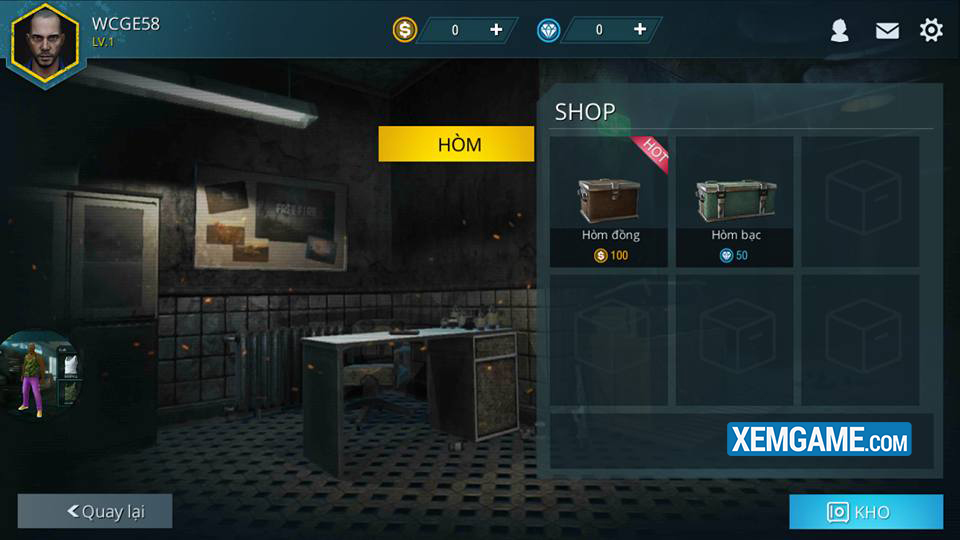This screenshot has width=960, height=540.
Task: Go back with the Quay lại button
Action: tap(95, 511)
